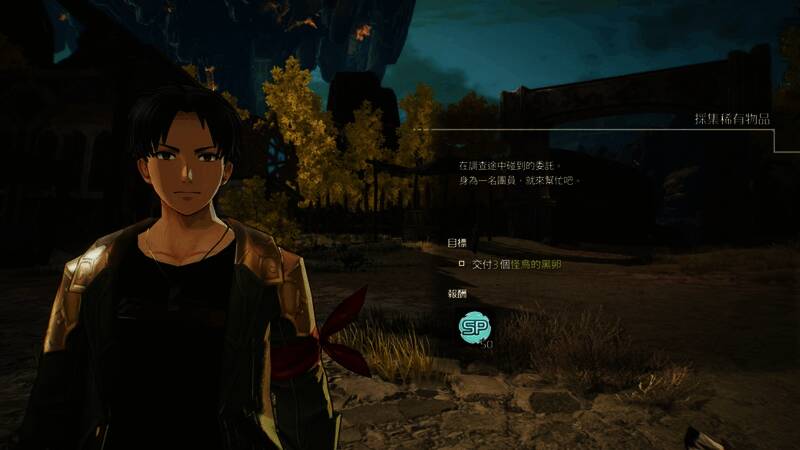Click the SP reward icon
This screenshot has width=800, height=450.
click(x=475, y=326)
